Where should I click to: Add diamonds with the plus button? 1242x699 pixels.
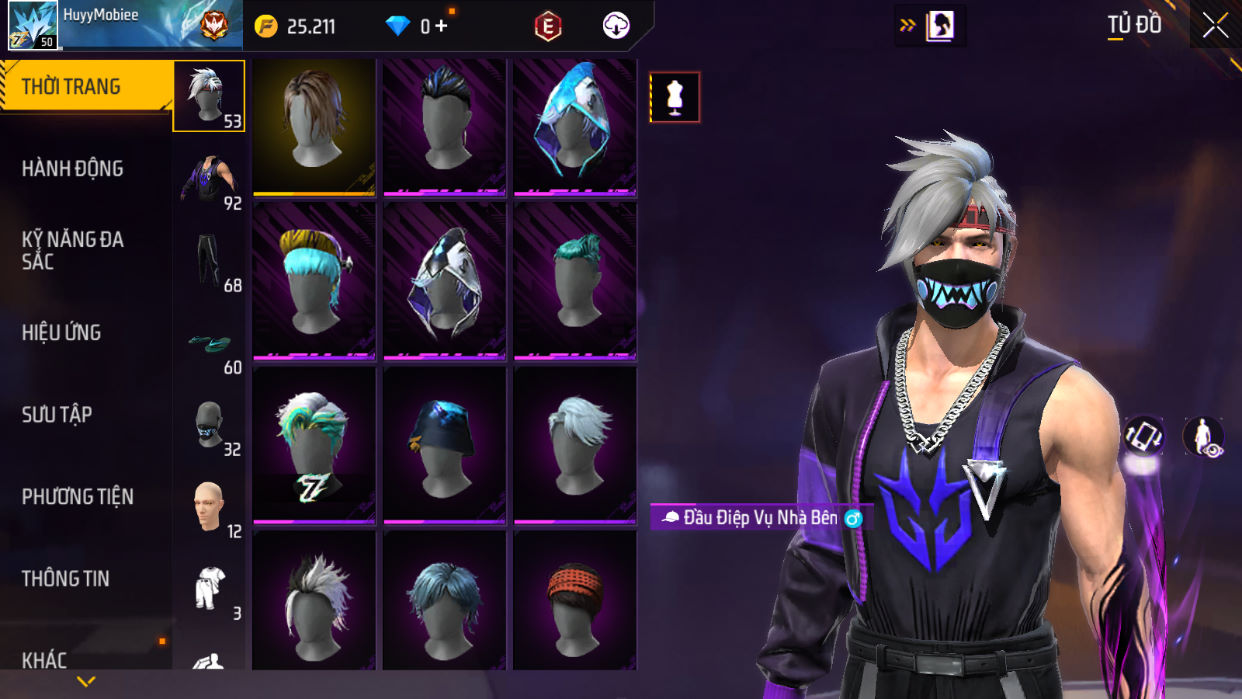click(x=441, y=26)
